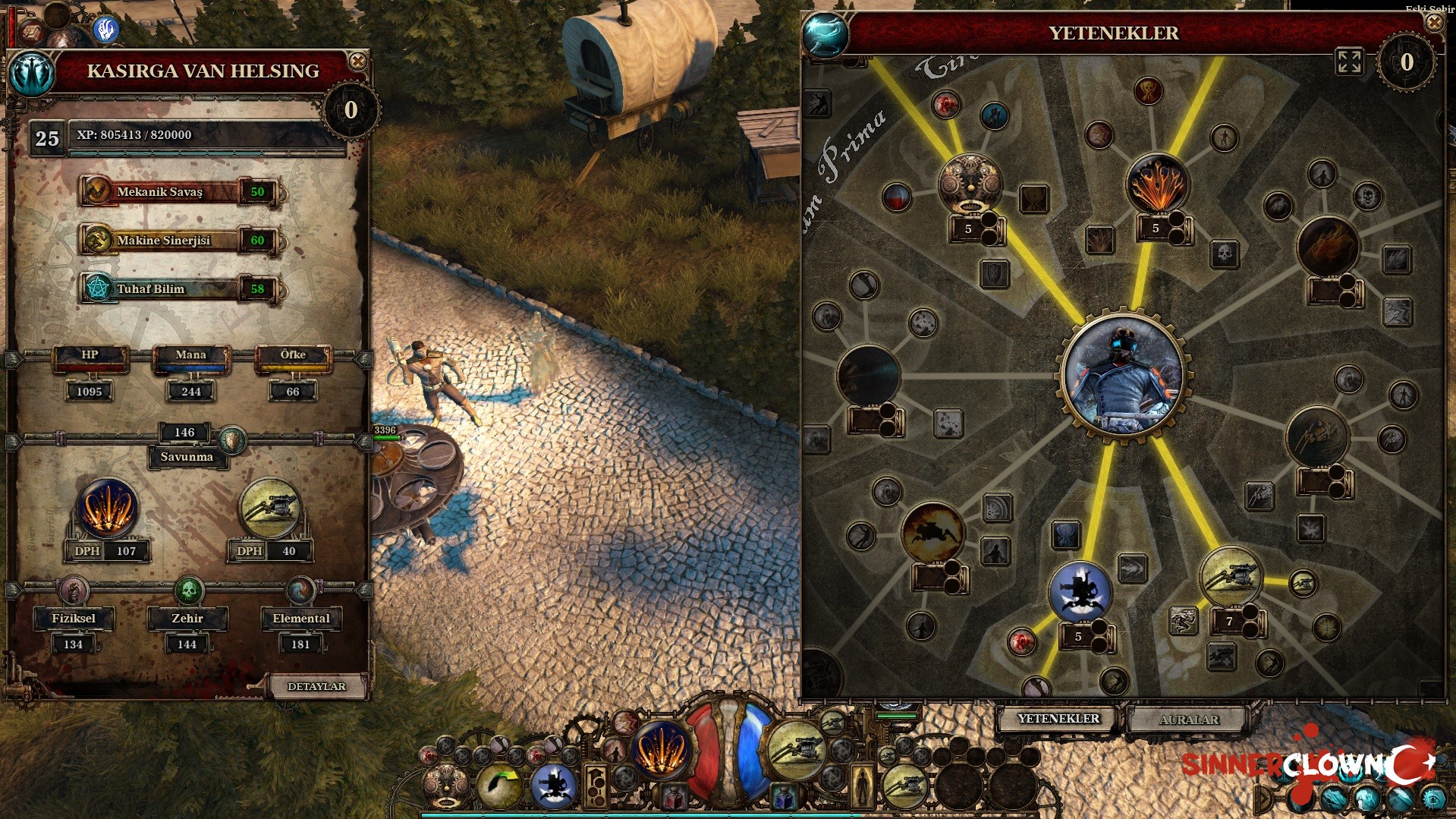The height and width of the screenshot is (819, 1456).
Task: Close the Kasırga Van Helsing character panel
Action: (x=357, y=61)
